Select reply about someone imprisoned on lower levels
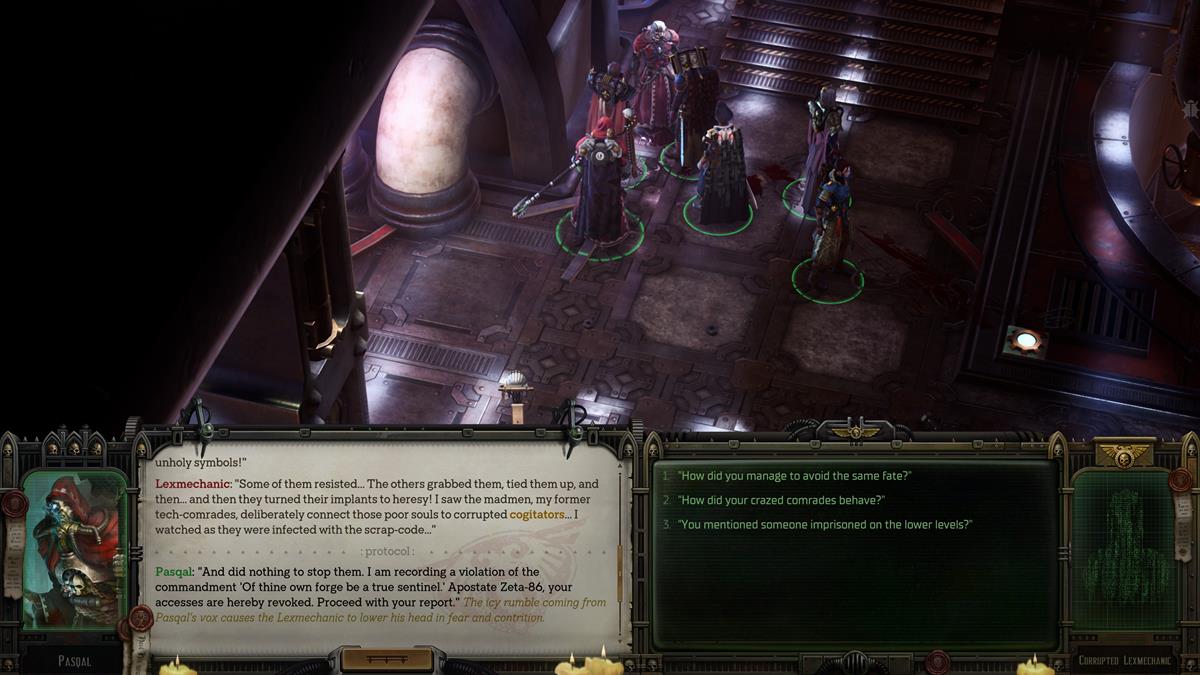The height and width of the screenshot is (675, 1200). point(825,525)
